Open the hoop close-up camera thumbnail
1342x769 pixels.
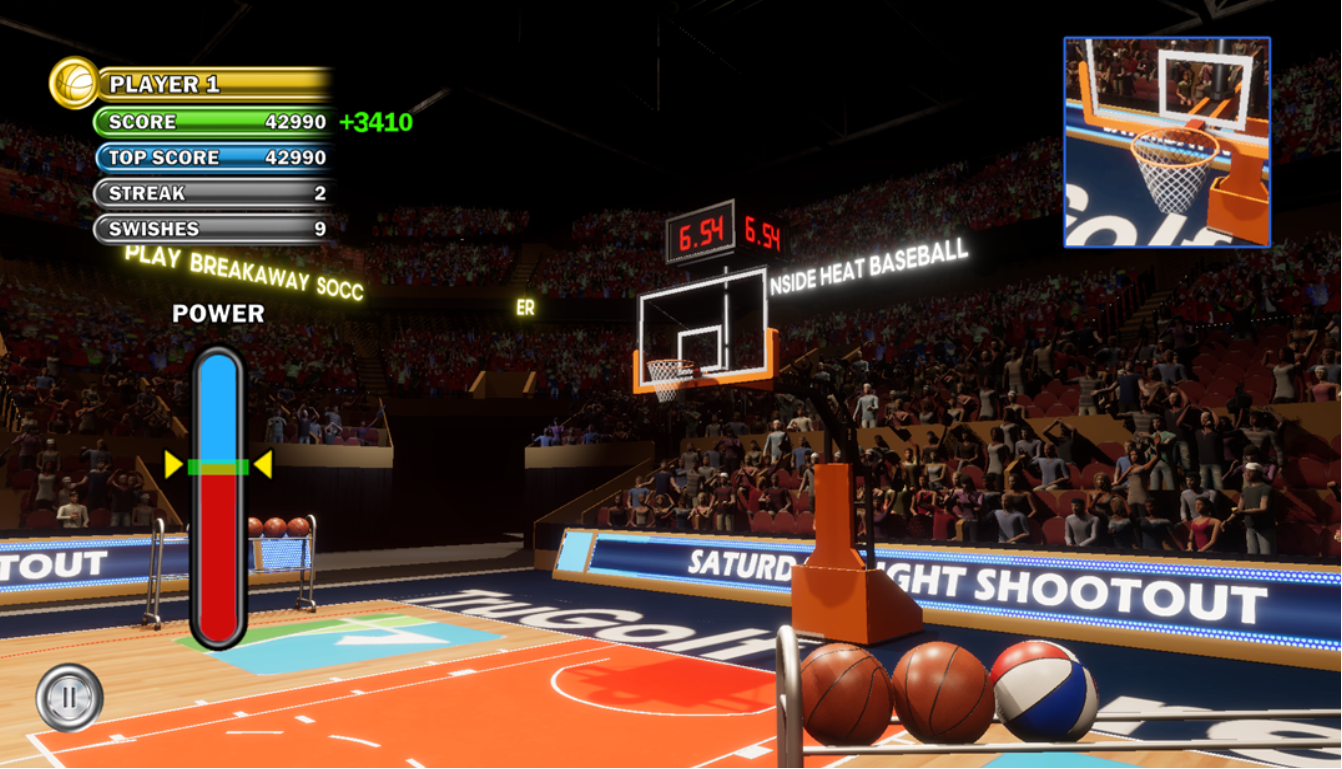coord(1167,142)
